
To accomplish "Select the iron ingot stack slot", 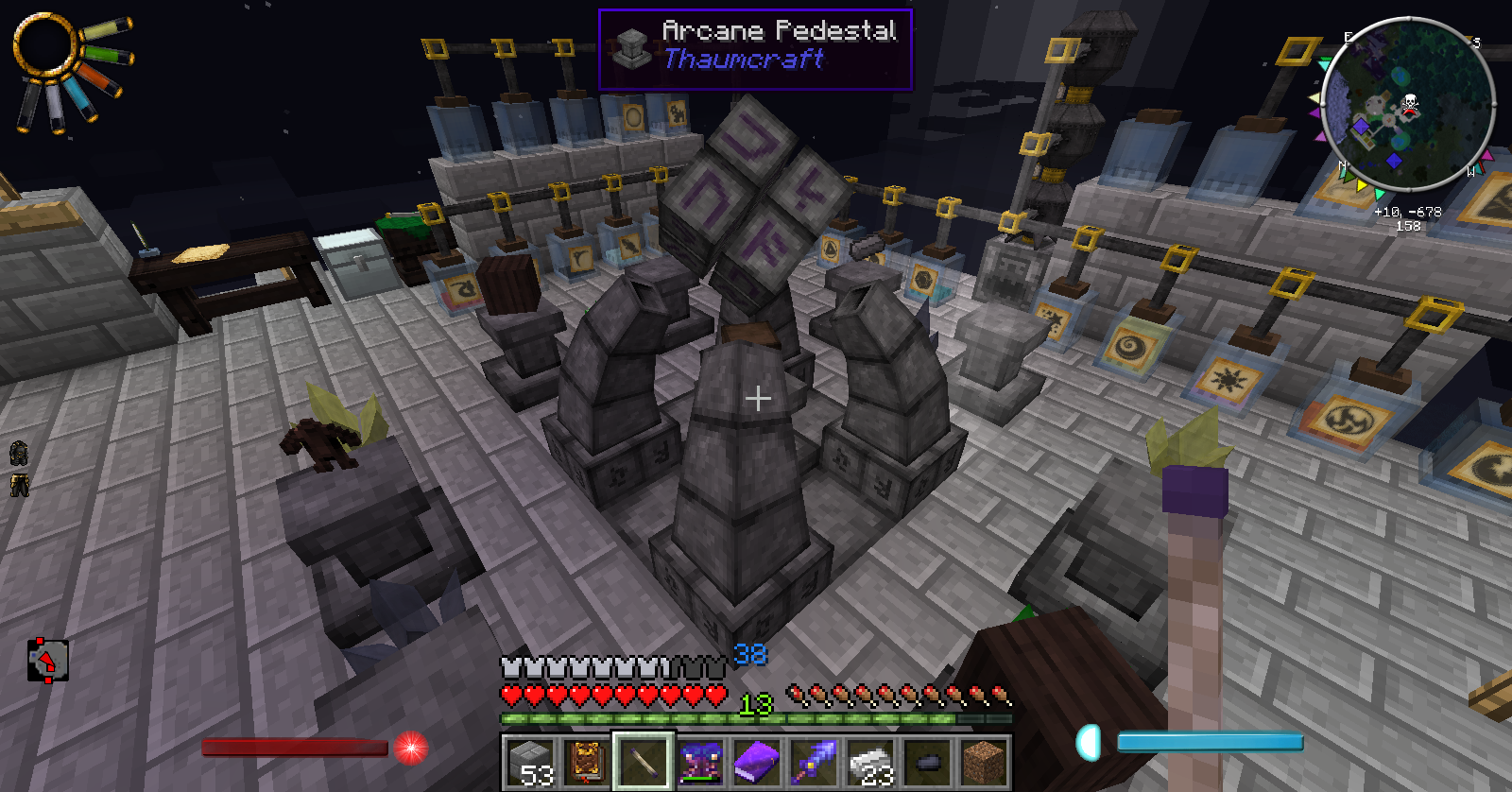I will (x=870, y=762).
